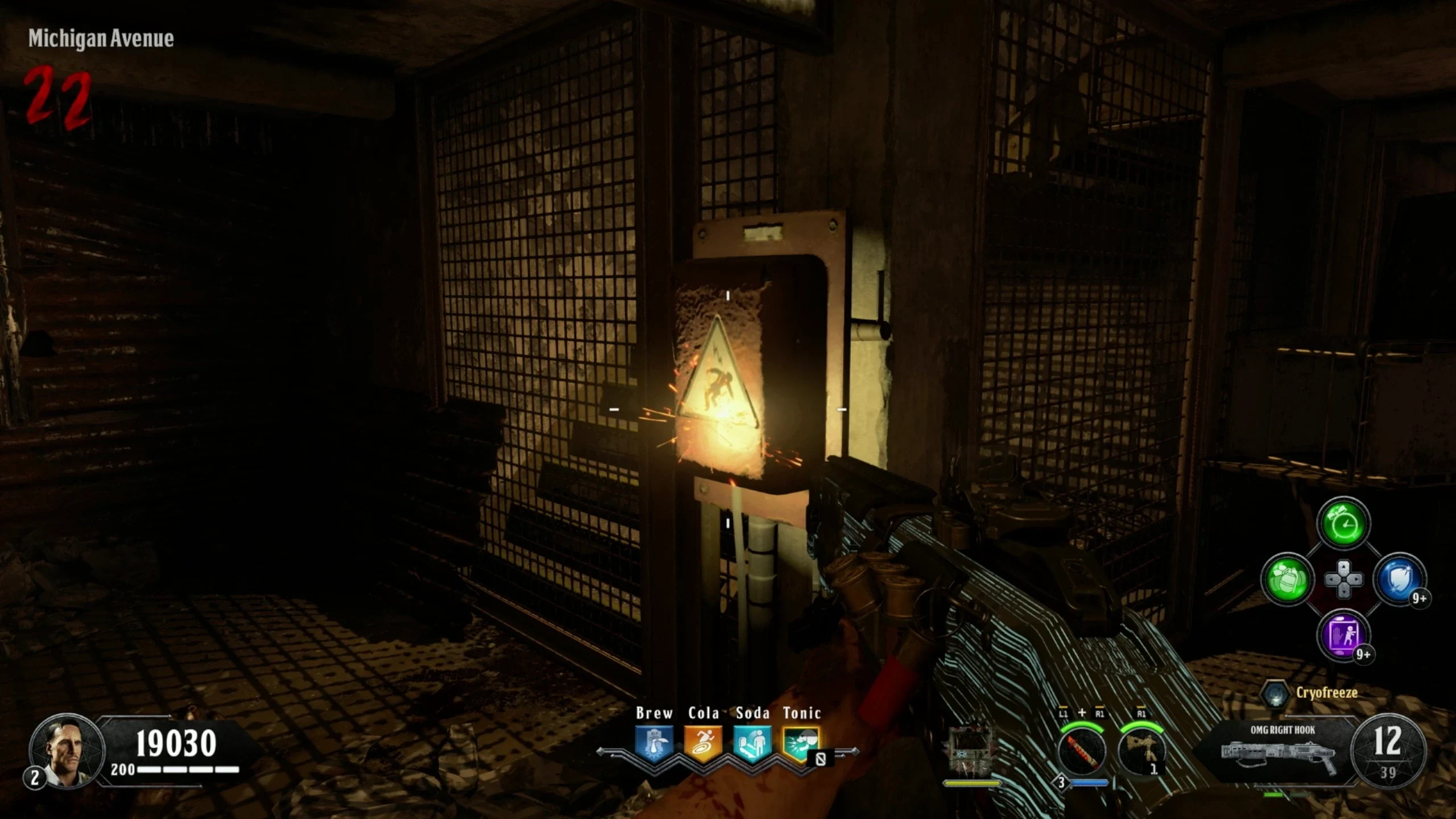This screenshot has width=1456, height=819.
Task: Select the tomahawk equipment icon
Action: coord(1141,751)
